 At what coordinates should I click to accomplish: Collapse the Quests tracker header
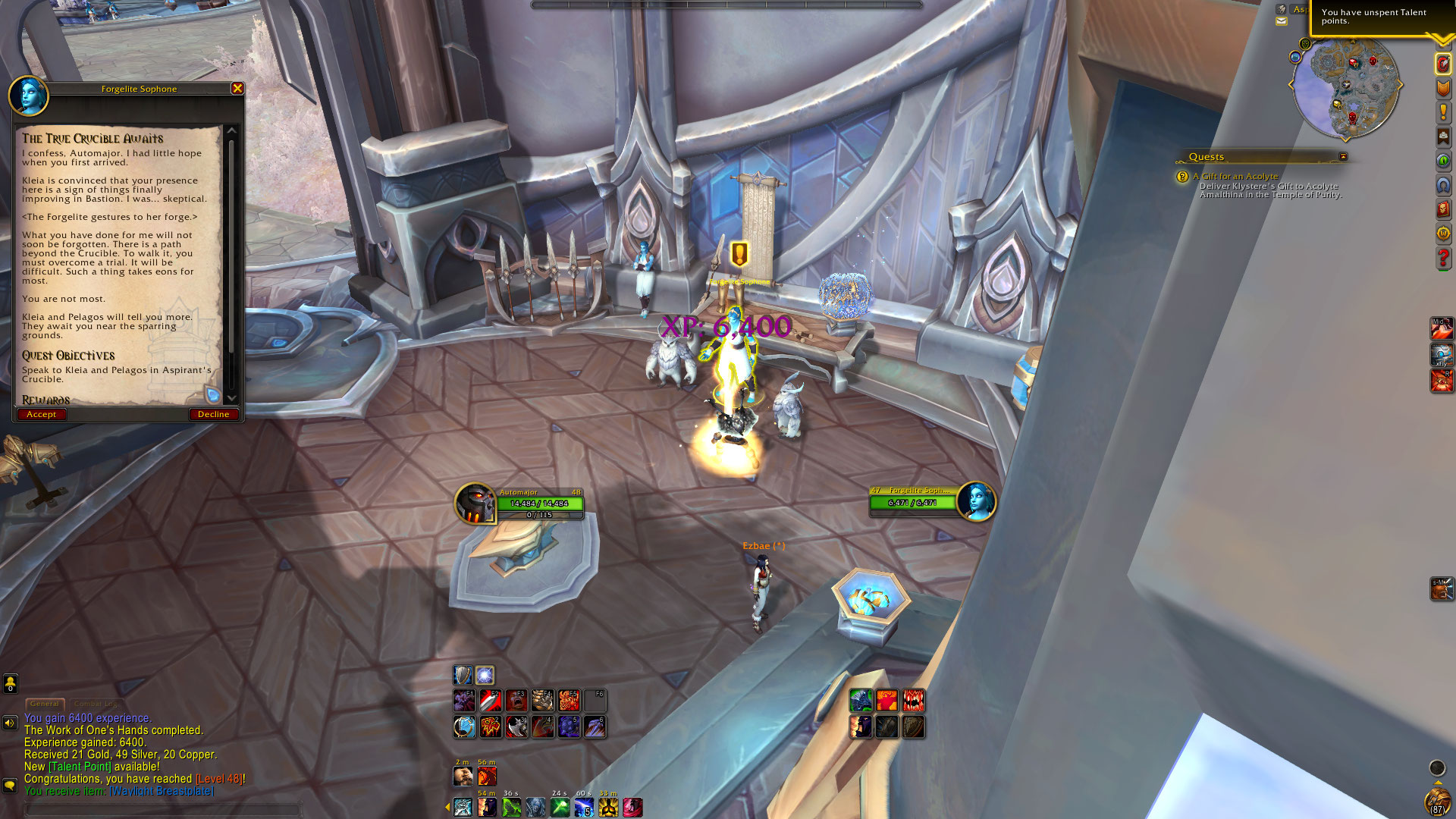click(x=1343, y=157)
